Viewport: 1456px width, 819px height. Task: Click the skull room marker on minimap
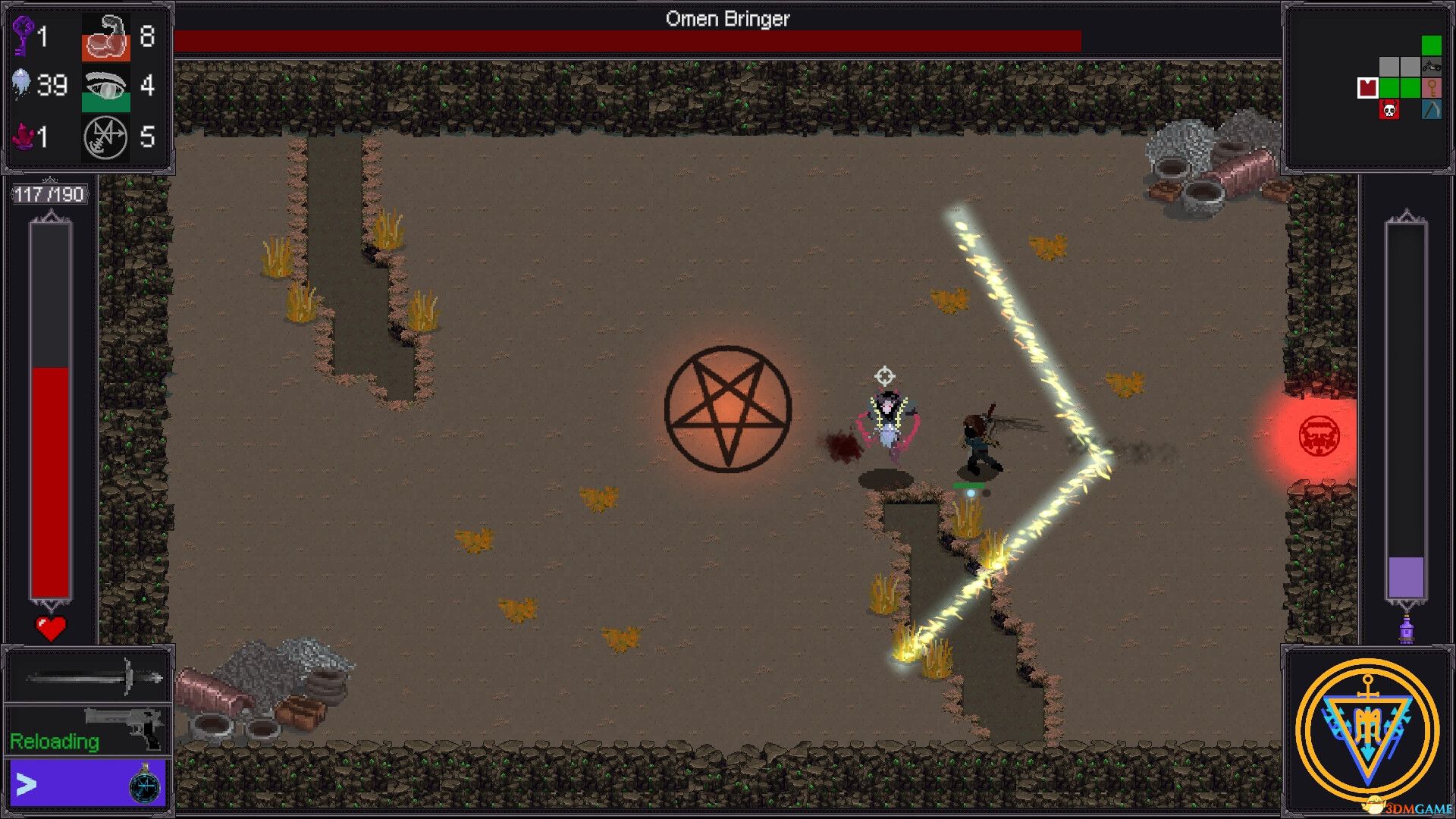click(1389, 111)
